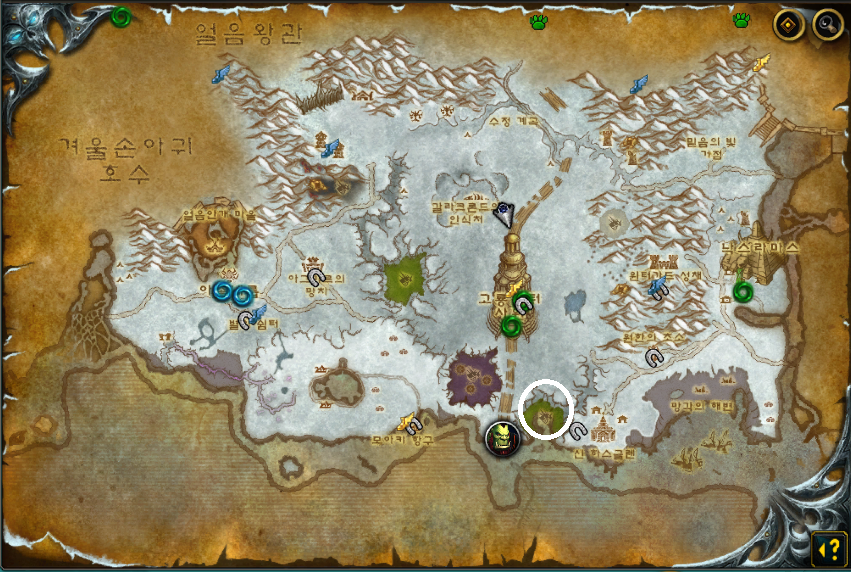This screenshot has width=851, height=572.
Task: Click the horseshoe marker beside 신 하스글렌
Action: [x=578, y=430]
